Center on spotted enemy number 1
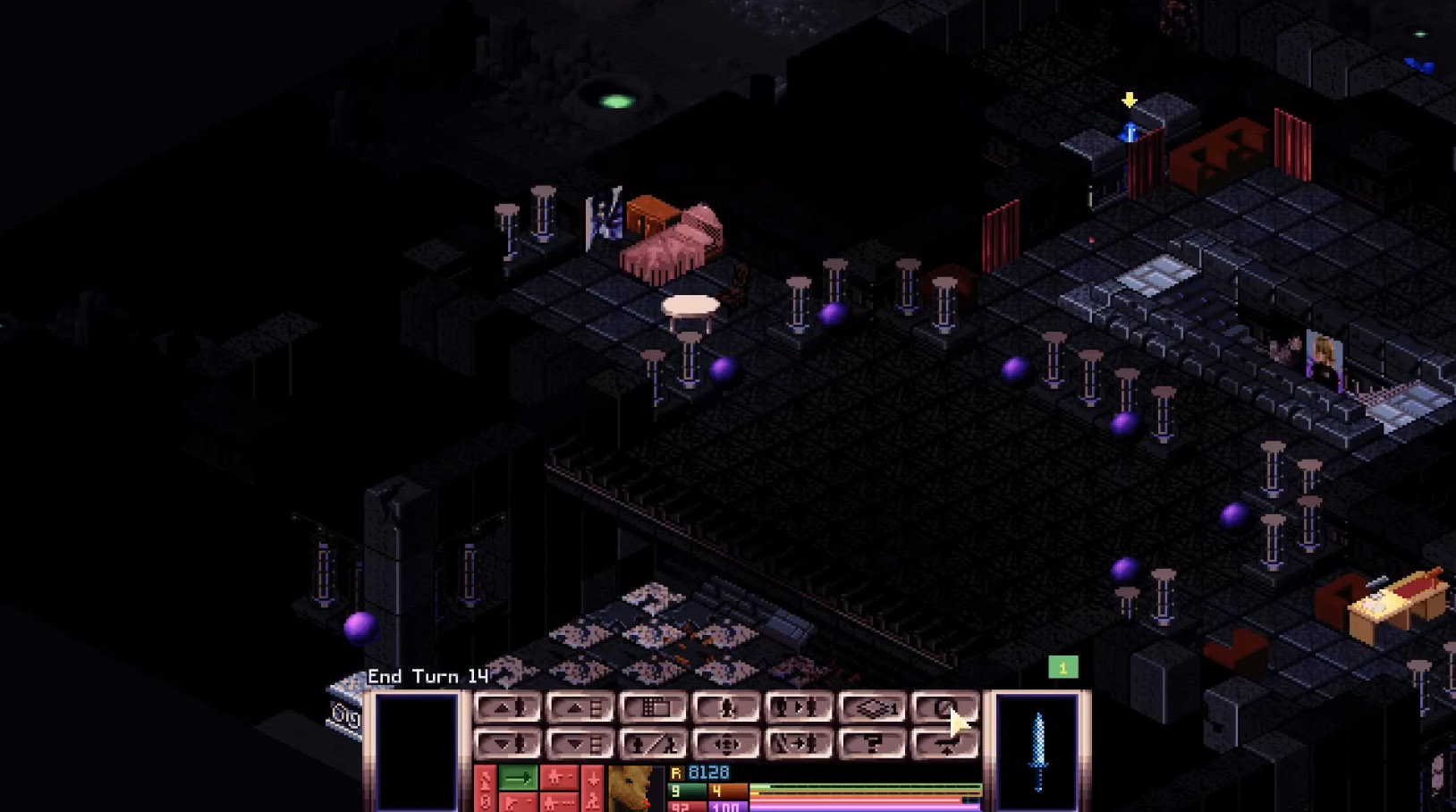 (1062, 667)
